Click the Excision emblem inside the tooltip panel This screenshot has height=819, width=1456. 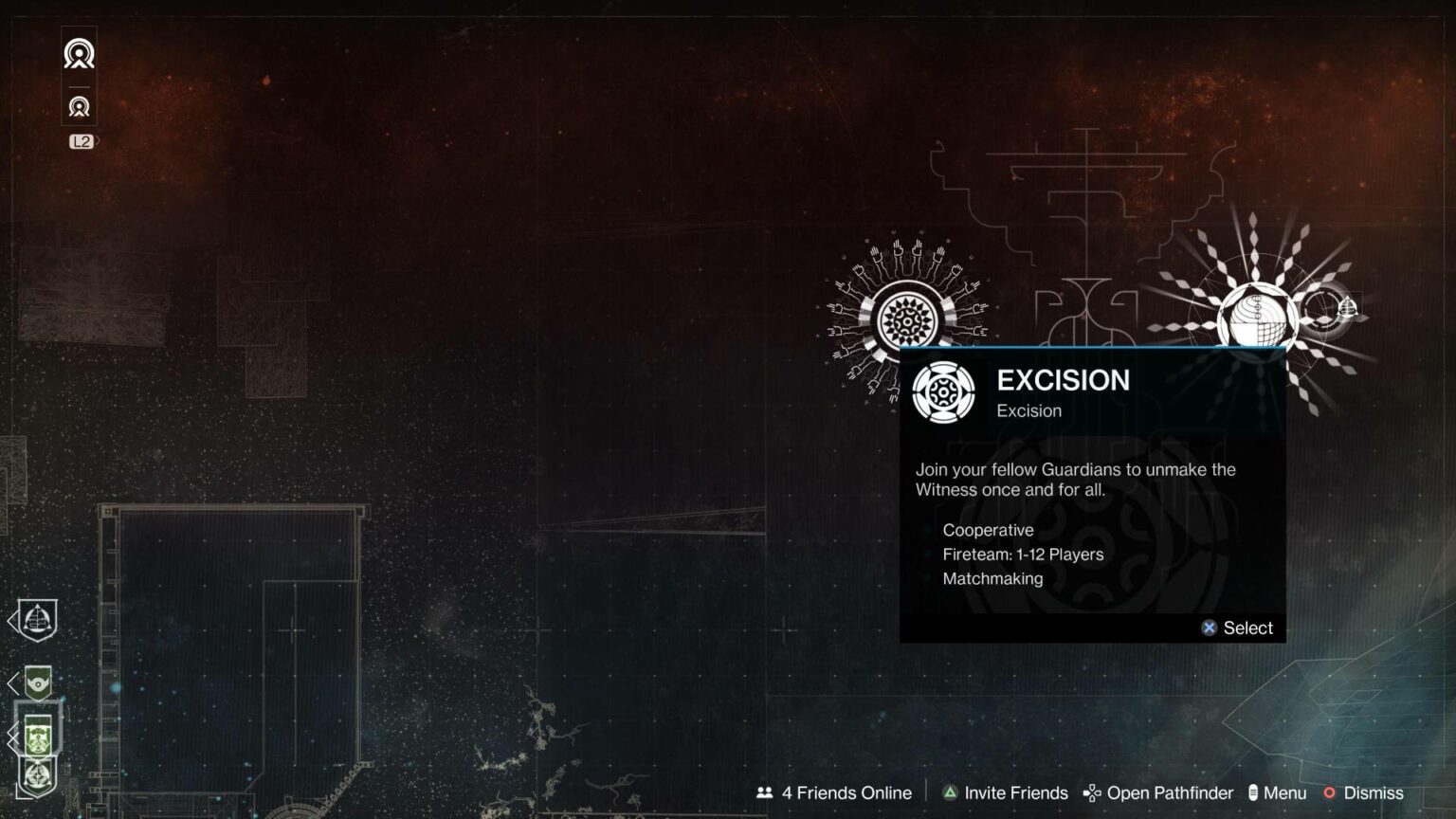click(x=944, y=391)
